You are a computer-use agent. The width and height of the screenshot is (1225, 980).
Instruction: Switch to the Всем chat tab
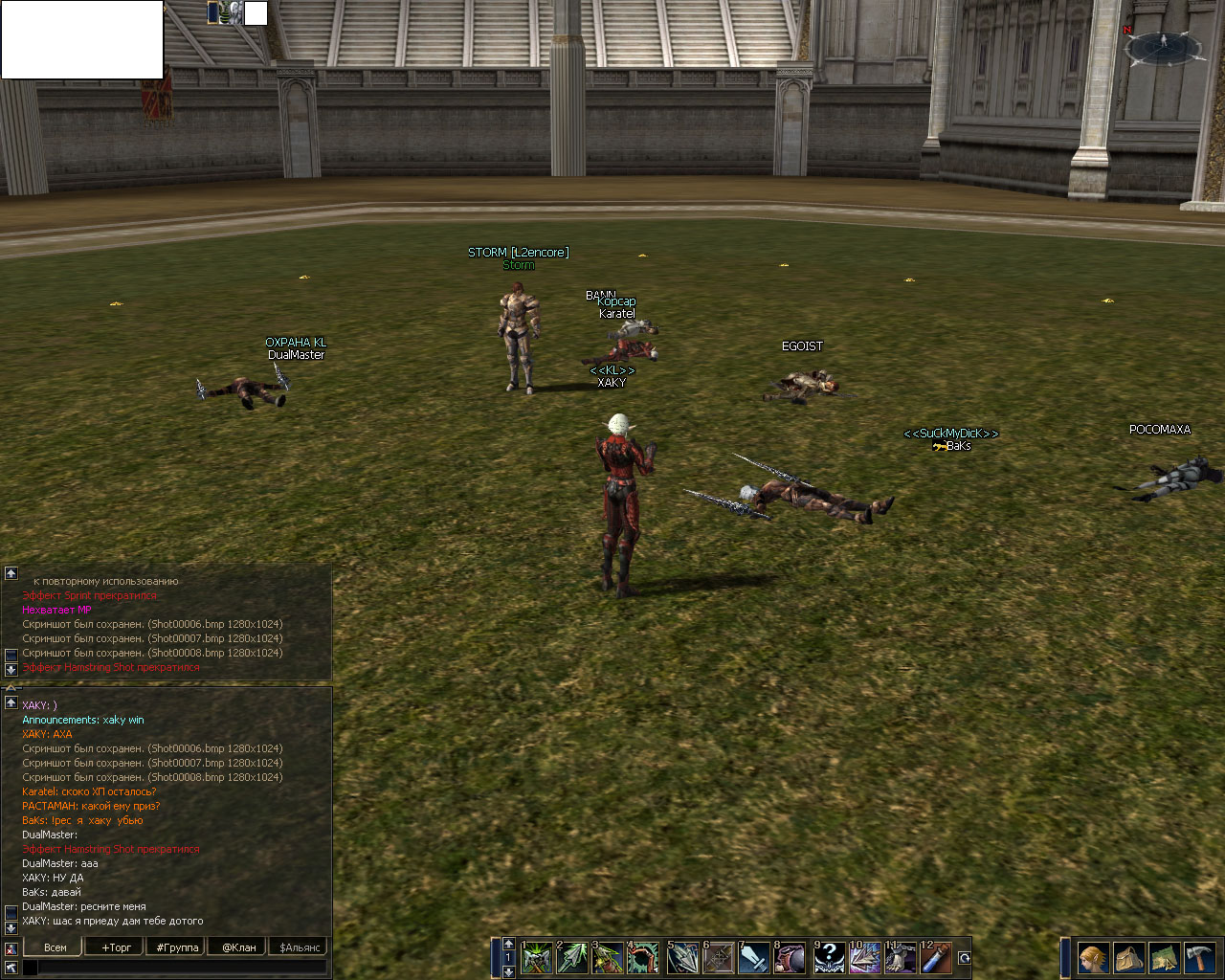point(56,947)
